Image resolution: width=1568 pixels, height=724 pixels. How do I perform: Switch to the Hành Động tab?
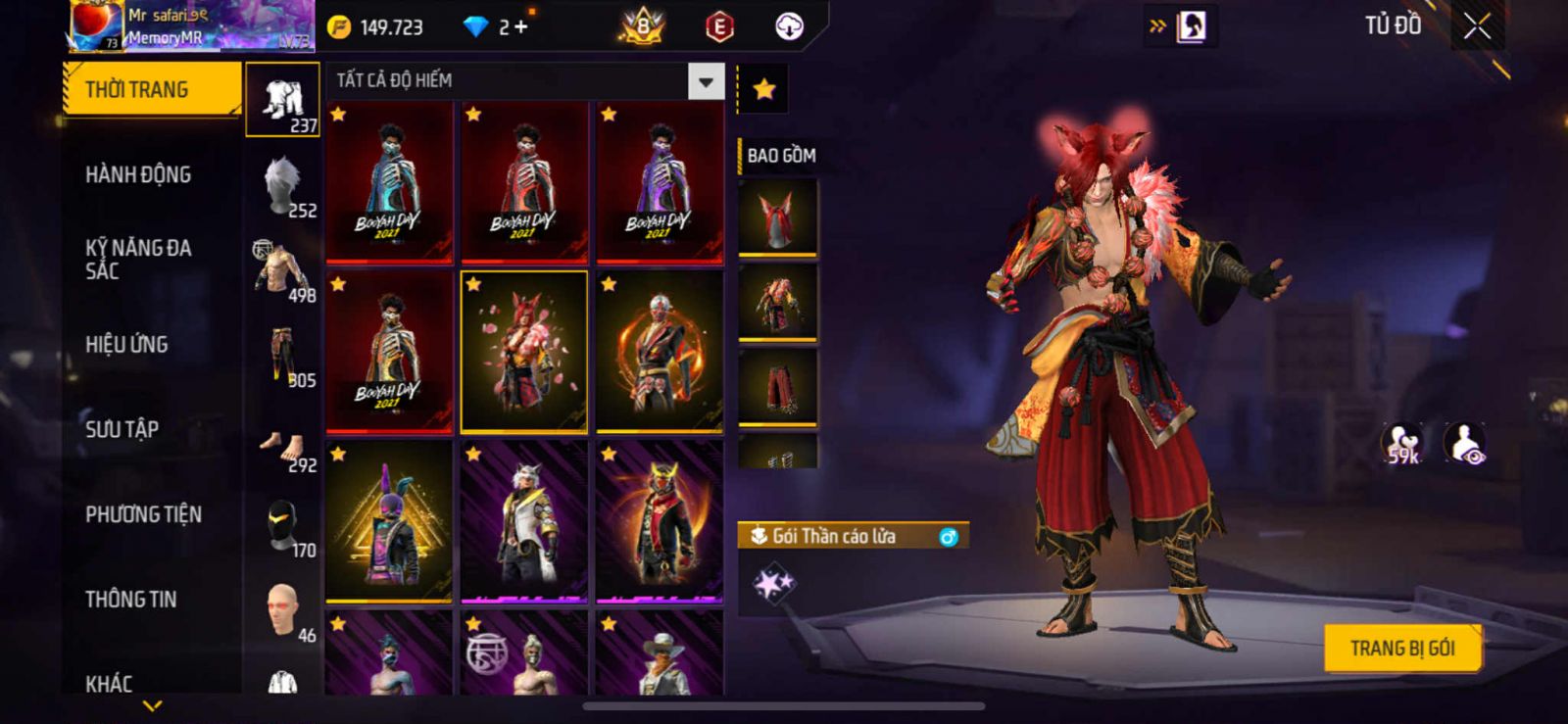[138, 174]
